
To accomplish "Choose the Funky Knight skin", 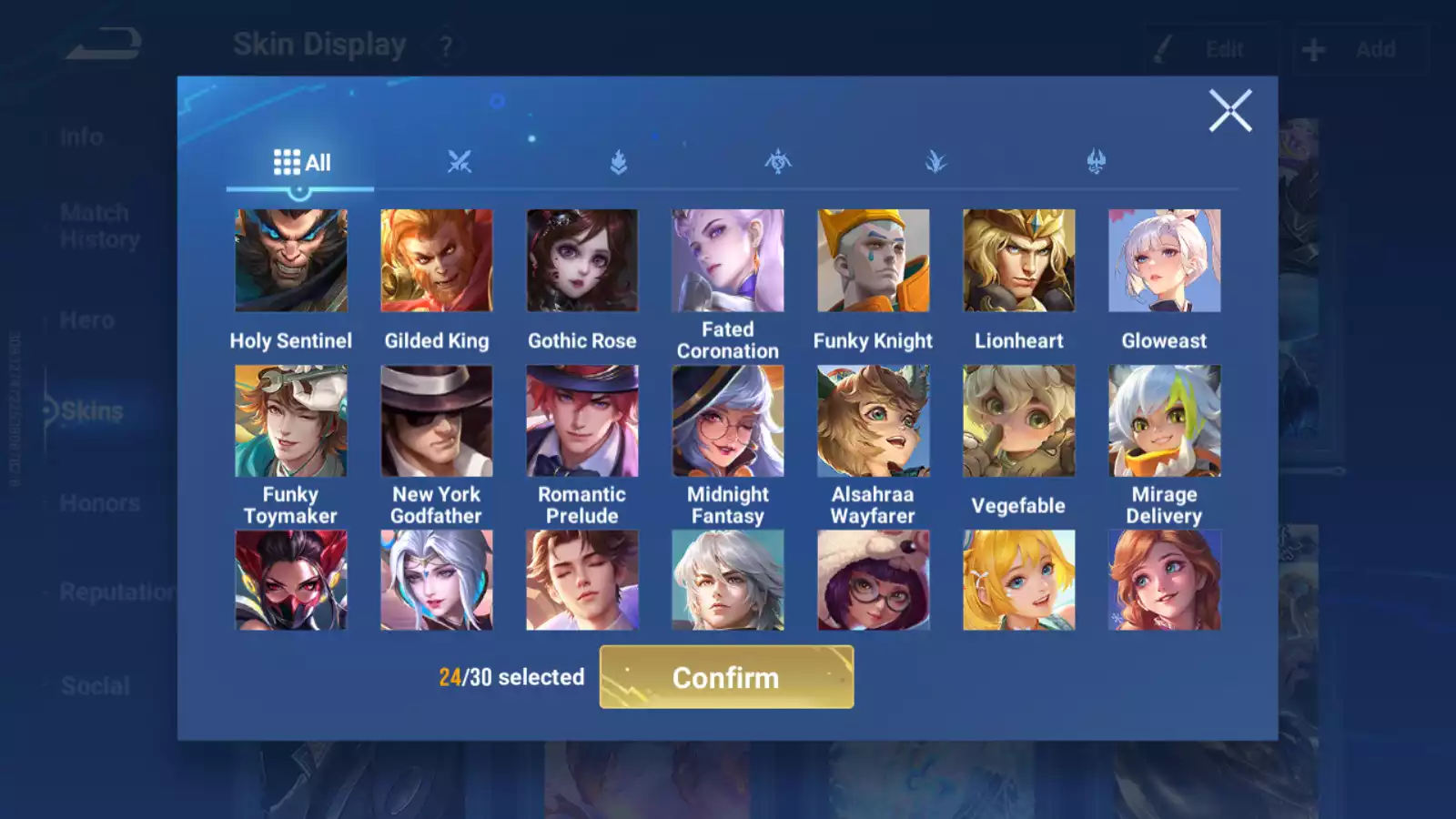I will point(874,261).
